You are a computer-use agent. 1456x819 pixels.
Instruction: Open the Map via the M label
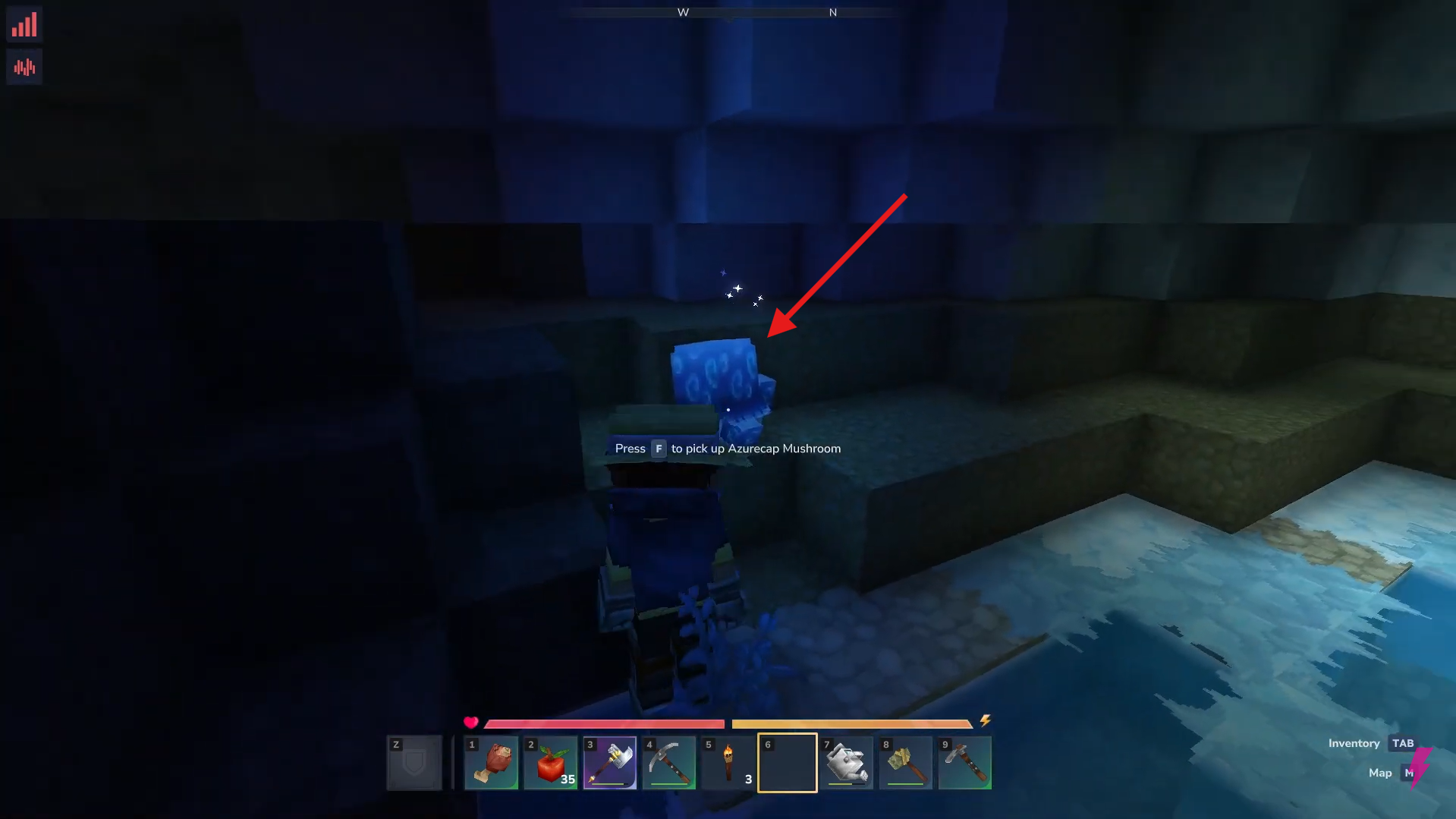pos(1410,773)
